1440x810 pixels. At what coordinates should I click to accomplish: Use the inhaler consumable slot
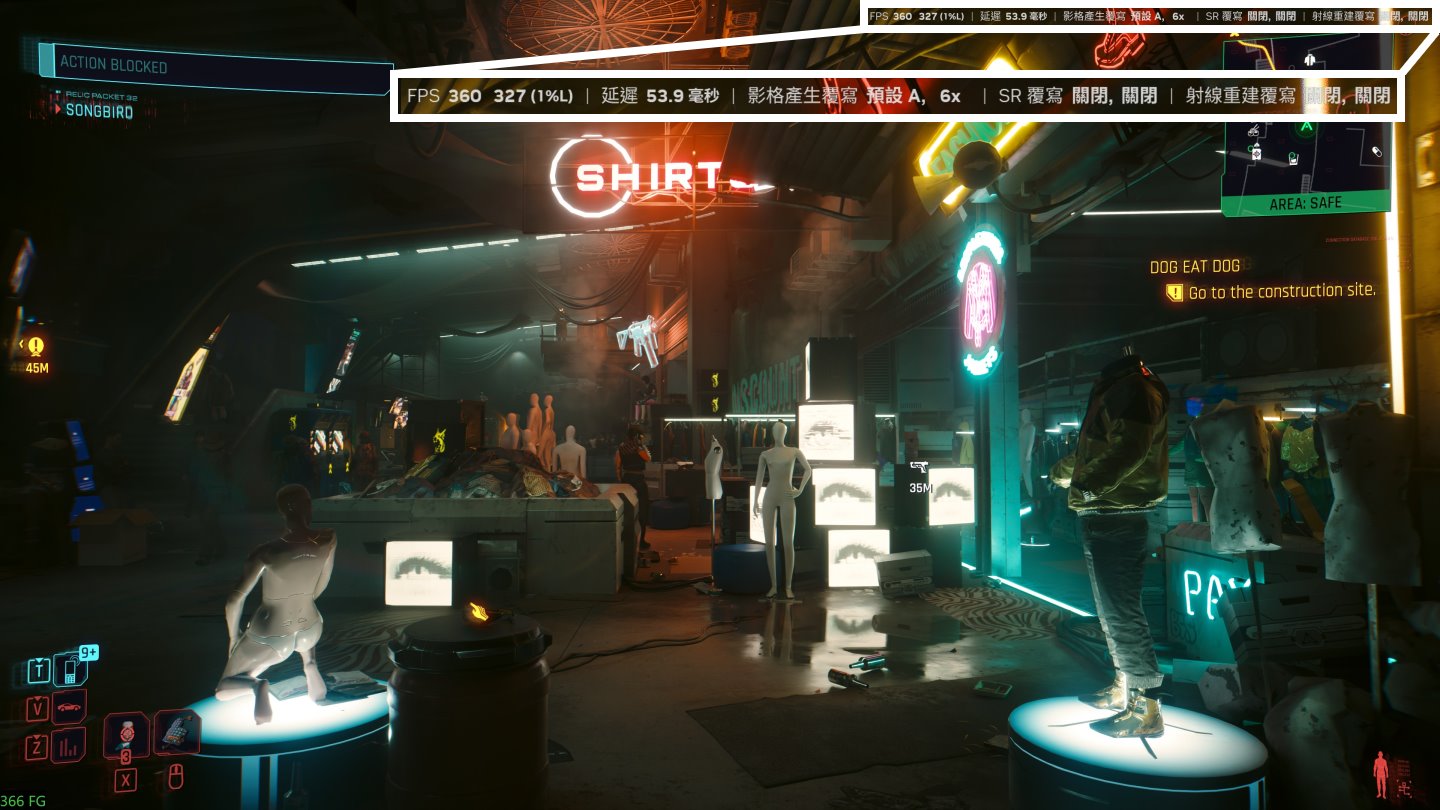click(126, 735)
